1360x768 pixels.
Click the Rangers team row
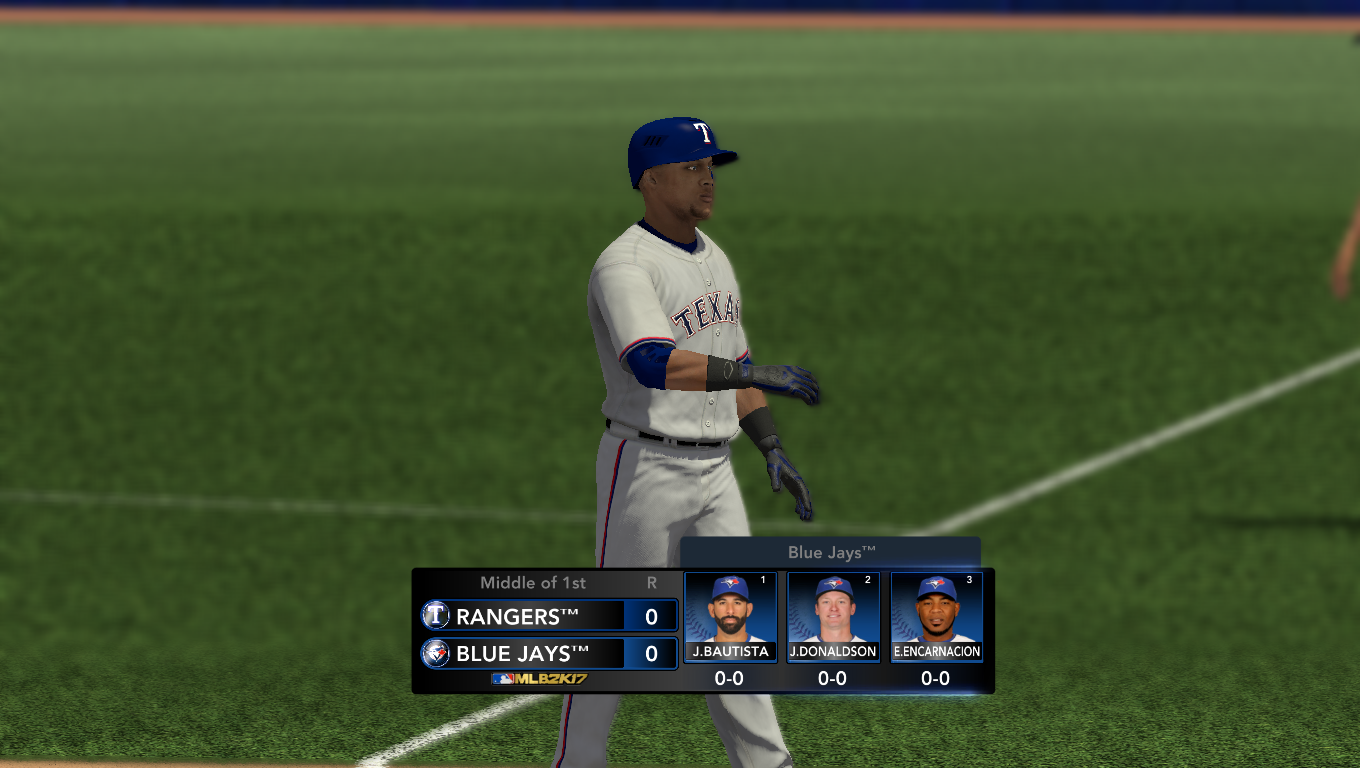[549, 616]
